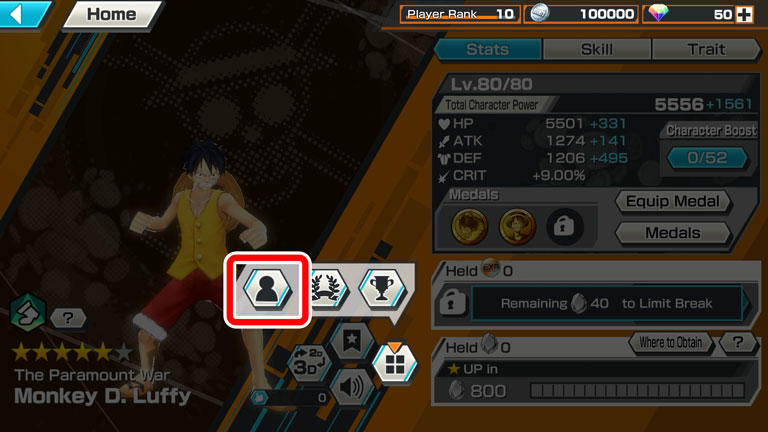Open the trophy icon
Image resolution: width=768 pixels, height=432 pixels.
pos(381,288)
